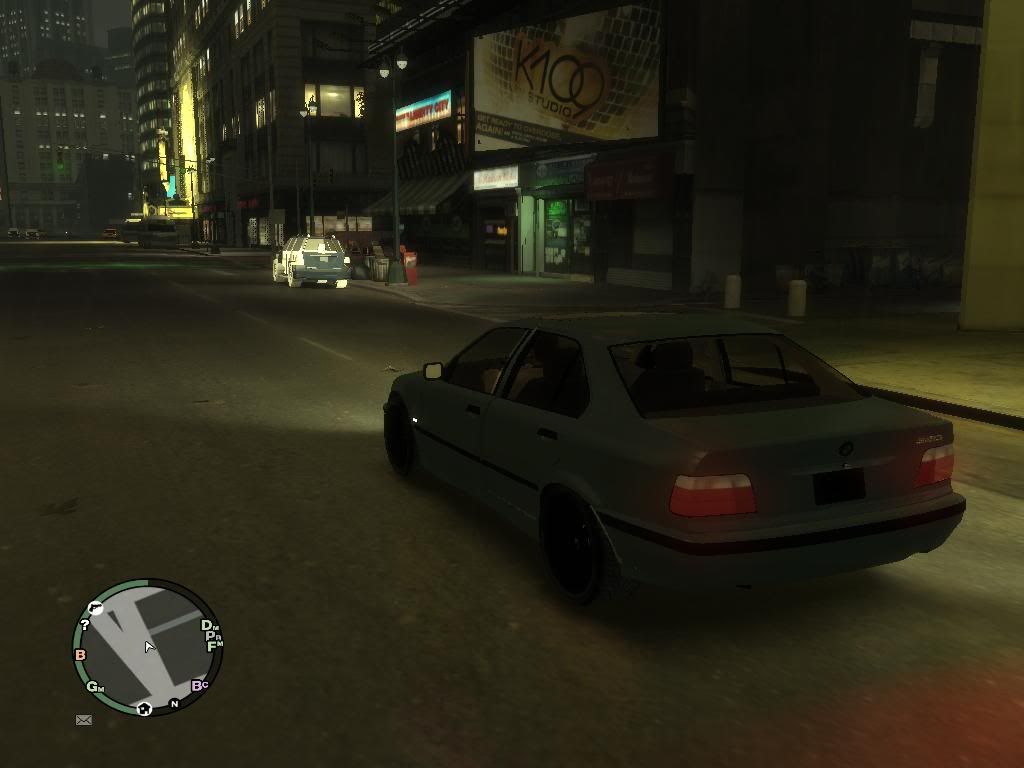Click the north N compass marker
This screenshot has width=1024, height=768.
click(174, 703)
